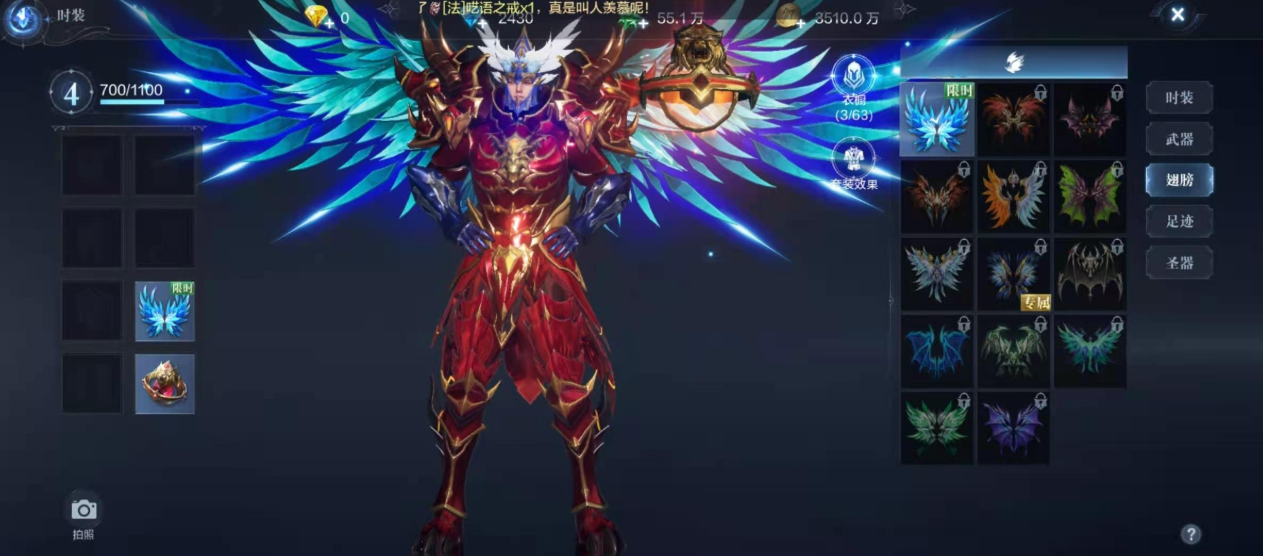
Task: Take a photo with the 拍照 camera button
Action: tap(83, 510)
